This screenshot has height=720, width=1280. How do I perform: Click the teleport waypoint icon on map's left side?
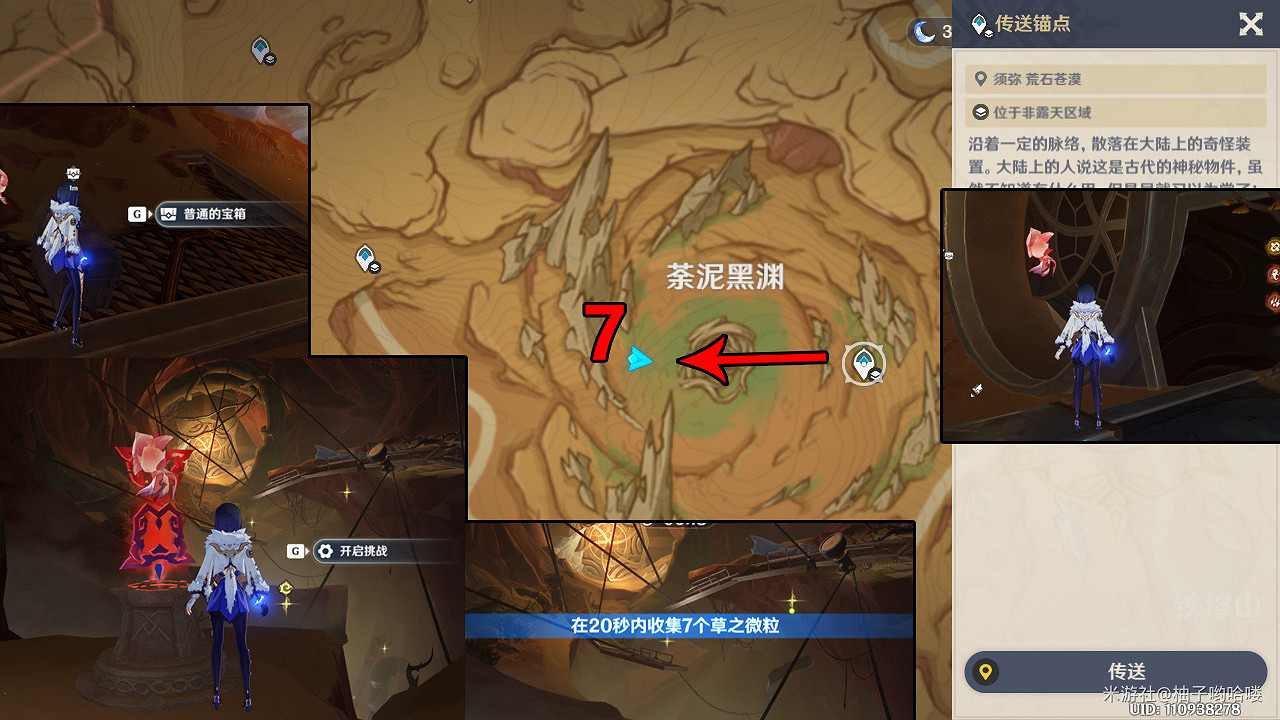coord(365,256)
